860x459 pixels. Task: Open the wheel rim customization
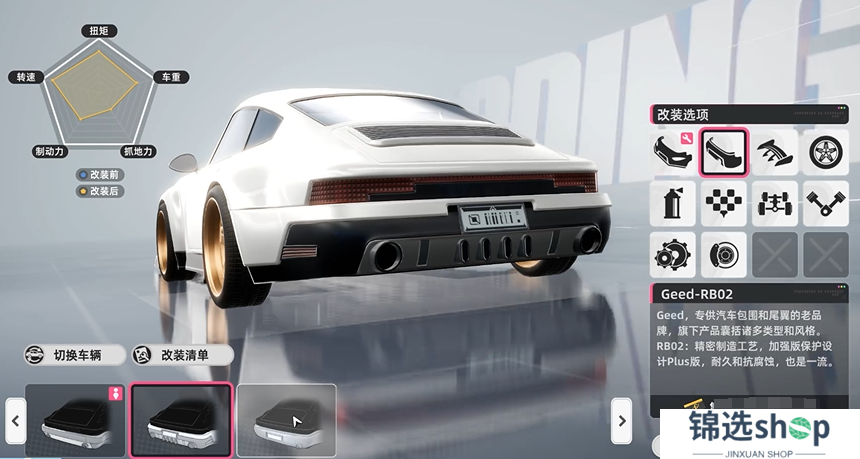[826, 152]
